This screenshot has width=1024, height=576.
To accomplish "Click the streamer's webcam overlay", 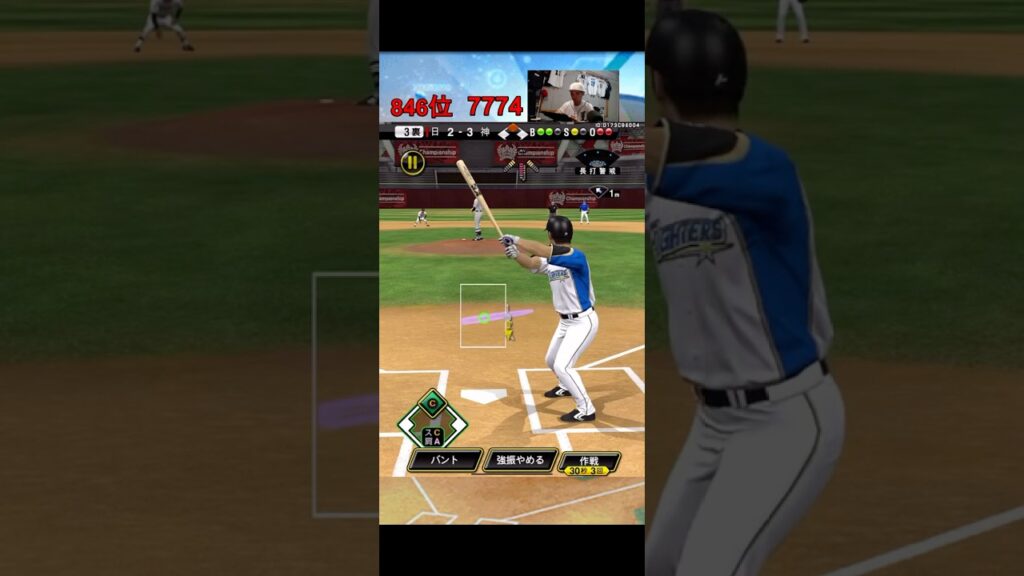I will click(x=573, y=96).
